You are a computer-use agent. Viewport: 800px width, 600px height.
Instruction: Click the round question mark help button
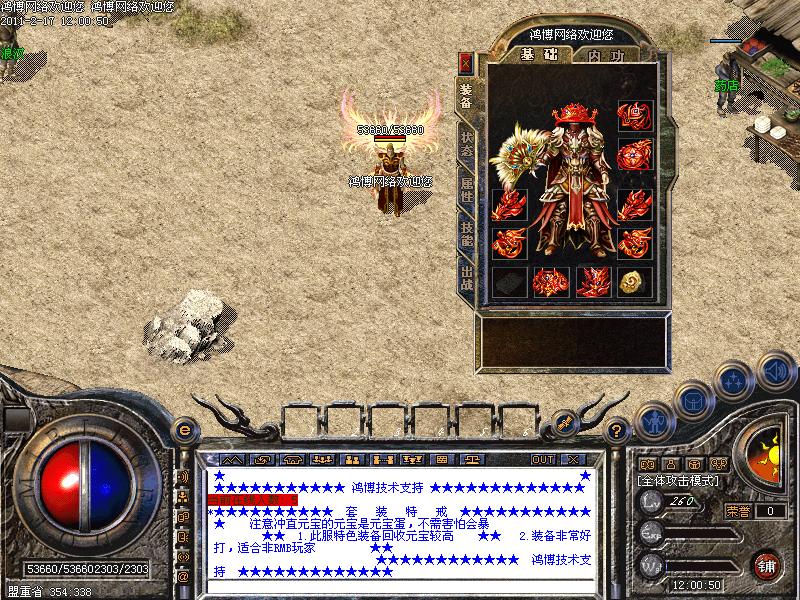tap(618, 430)
